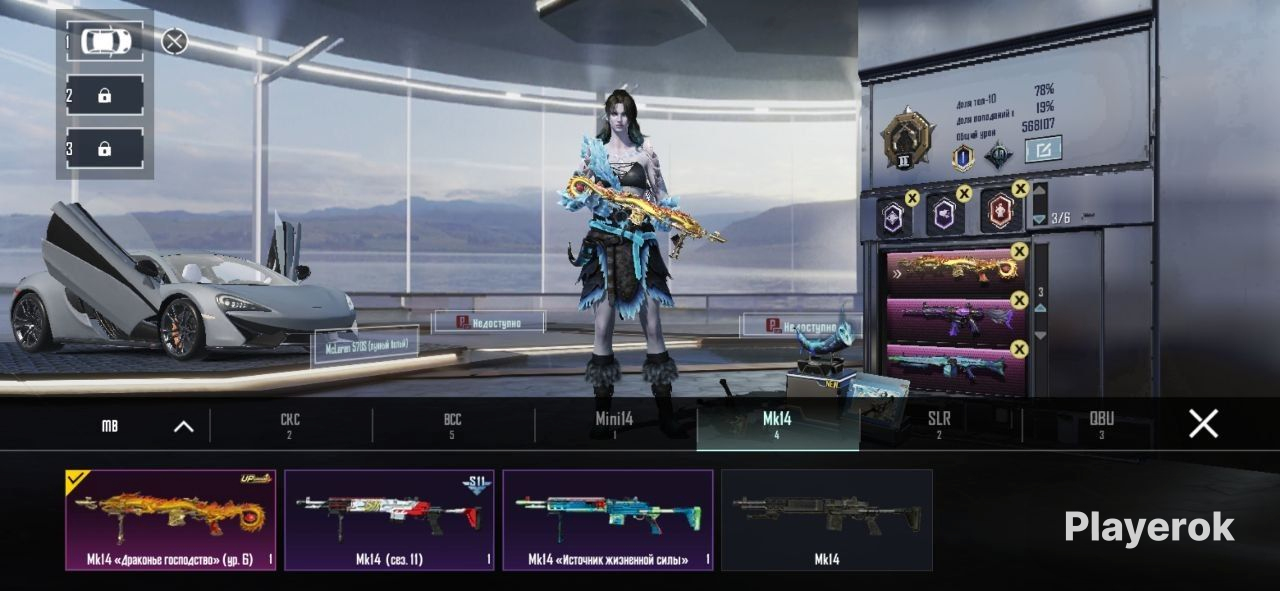This screenshot has width=1280, height=591.
Task: Close the weapon skin selection panel
Action: pos(1203,424)
